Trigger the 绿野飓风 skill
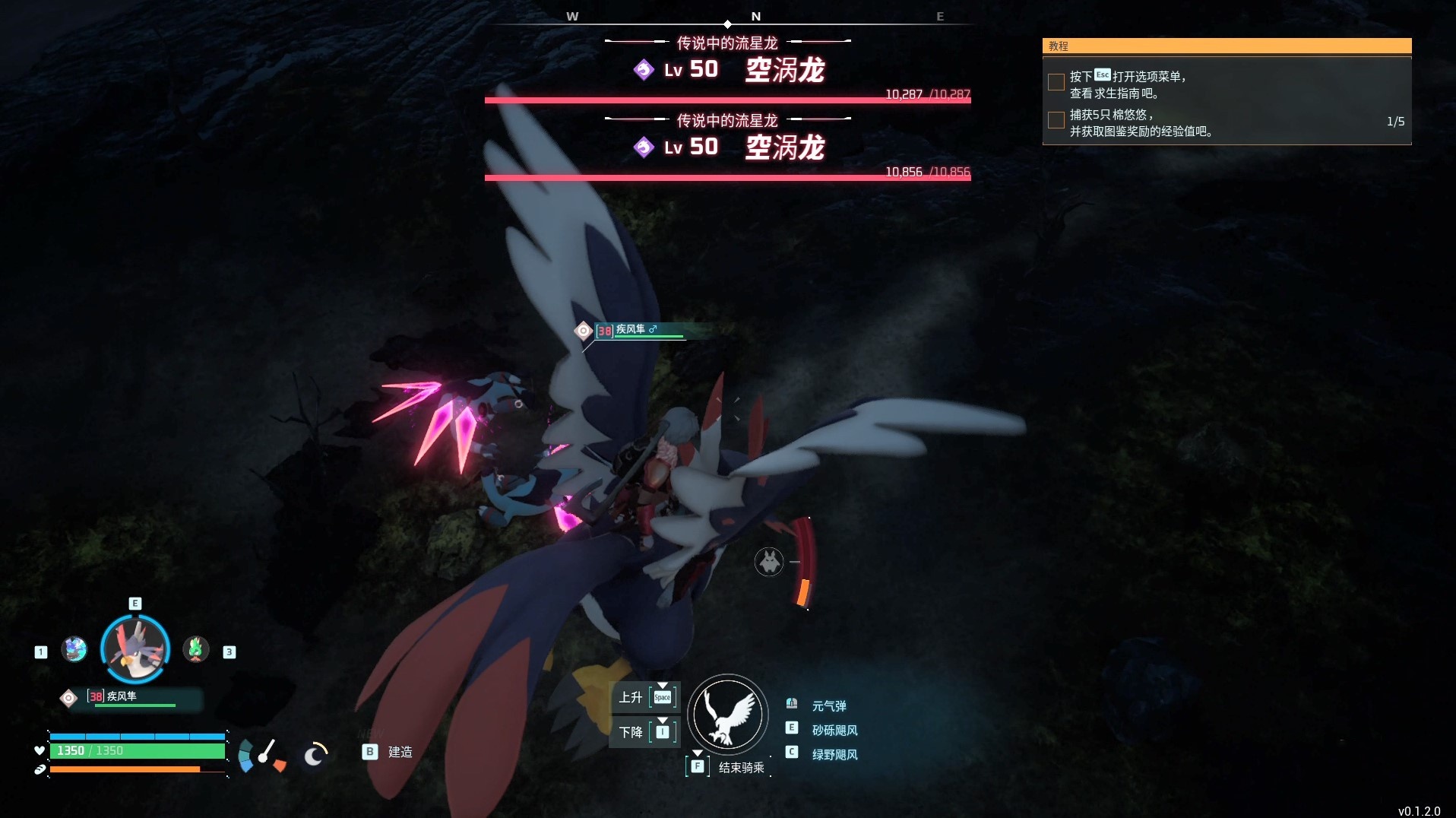Screen dimensions: 1456x818 [834, 755]
